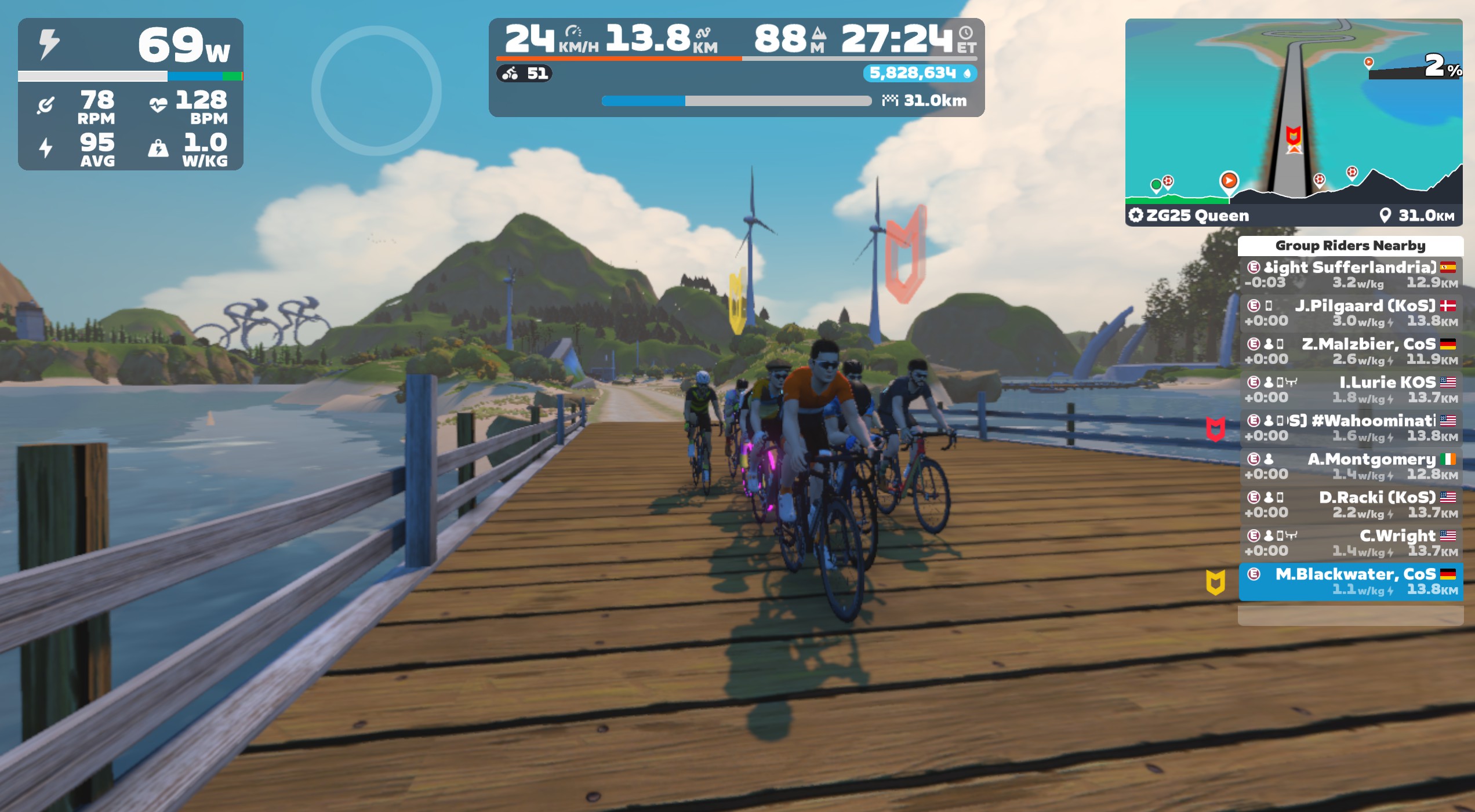Pick I.Lurie KOS from rider list
Viewport: 1475px width, 812px height.
click(1350, 389)
